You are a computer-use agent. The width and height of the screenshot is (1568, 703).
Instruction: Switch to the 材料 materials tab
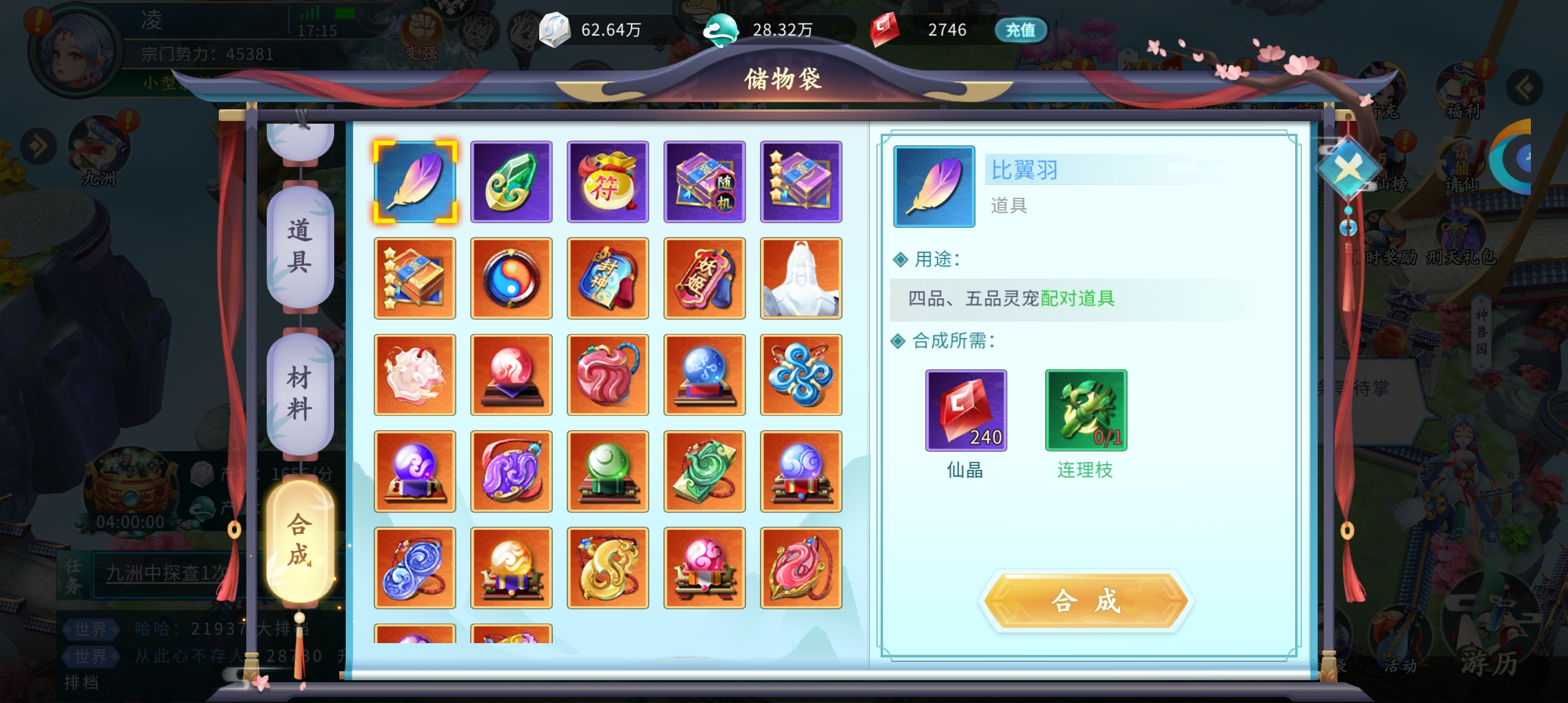click(x=300, y=393)
